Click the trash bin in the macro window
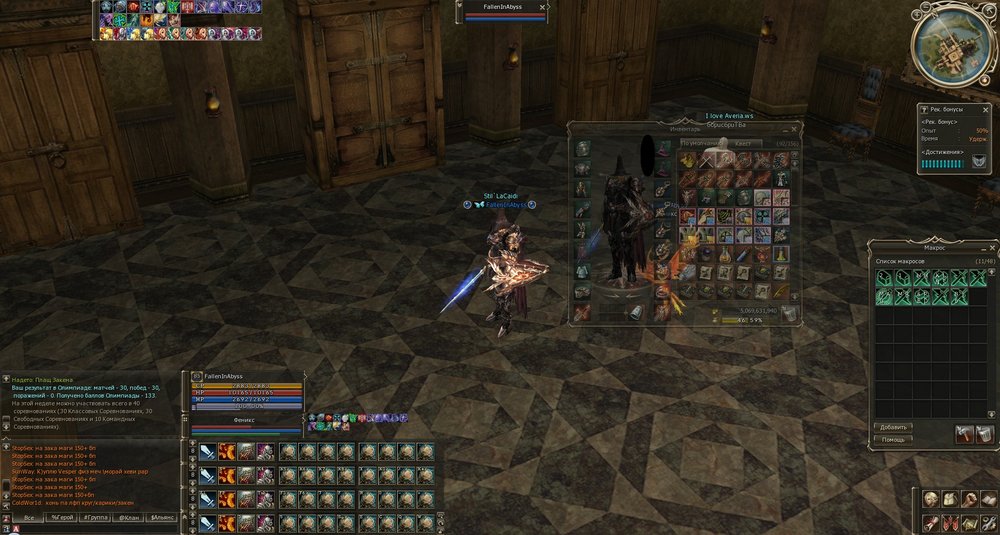The image size is (1000, 535). (983, 432)
